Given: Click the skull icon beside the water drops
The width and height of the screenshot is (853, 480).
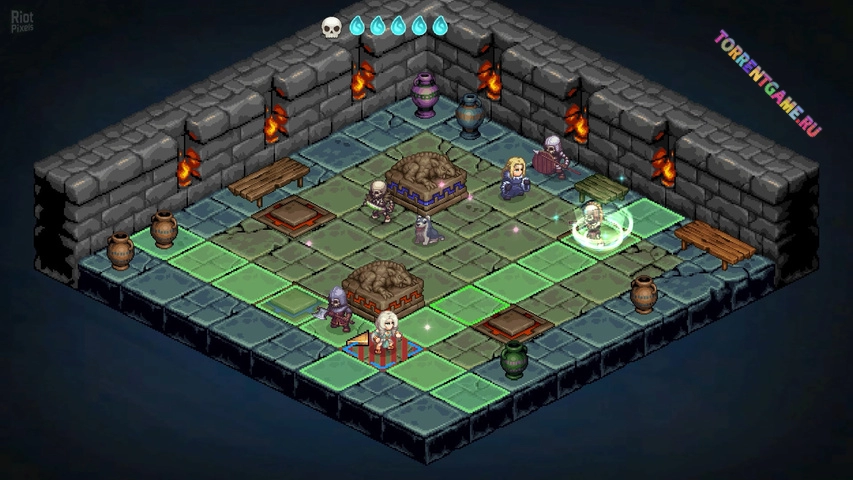Looking at the screenshot, I should pos(331,27).
